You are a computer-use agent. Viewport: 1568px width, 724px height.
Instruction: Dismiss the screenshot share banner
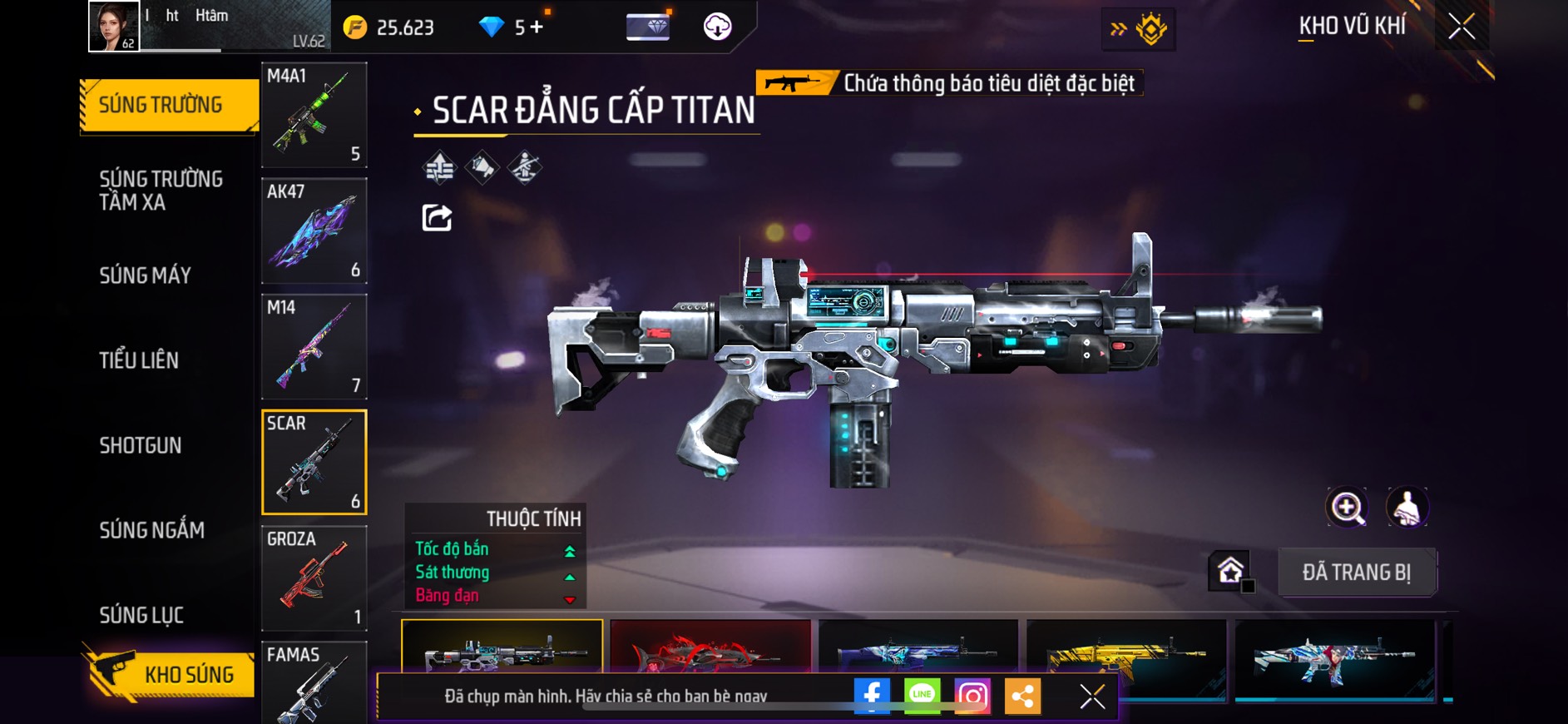click(x=1092, y=697)
